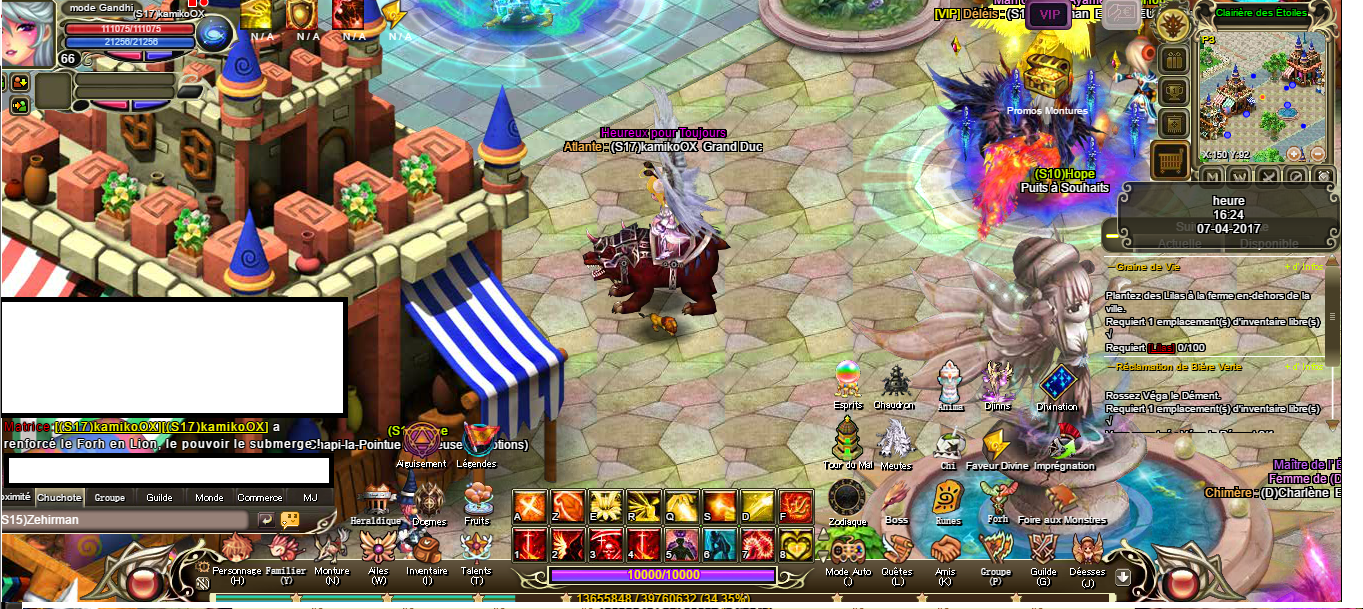Use the heart skill in slot 8

click(x=795, y=545)
